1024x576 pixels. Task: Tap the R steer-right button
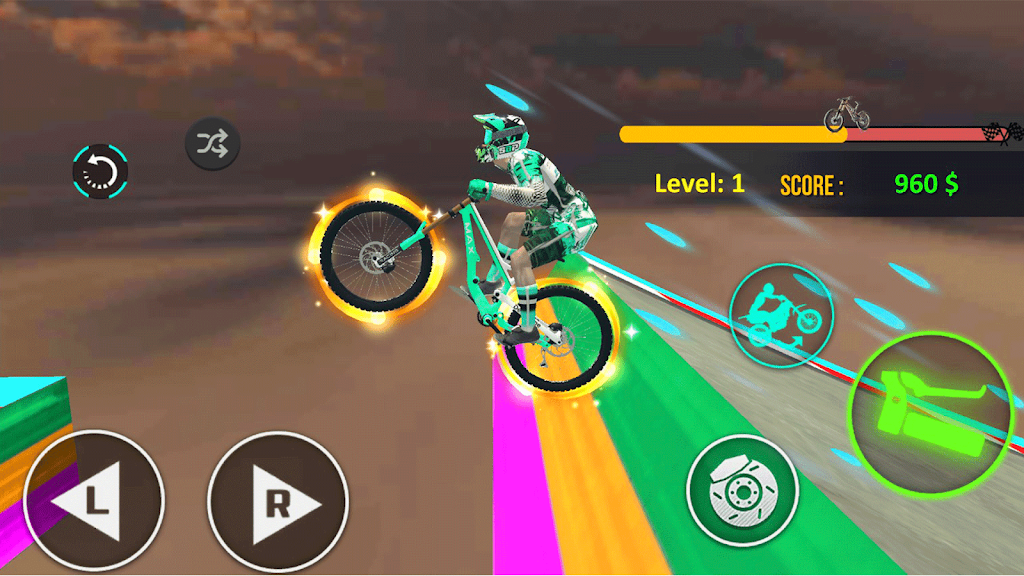click(278, 501)
